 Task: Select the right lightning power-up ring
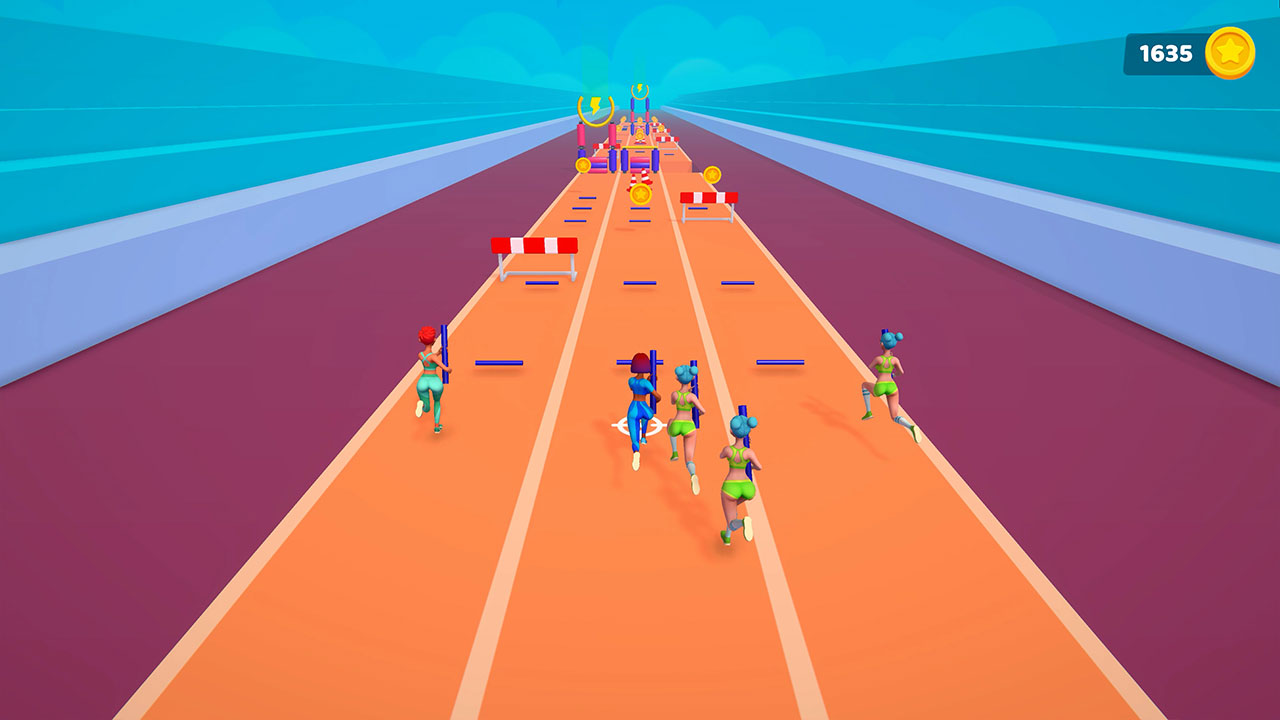coord(640,92)
